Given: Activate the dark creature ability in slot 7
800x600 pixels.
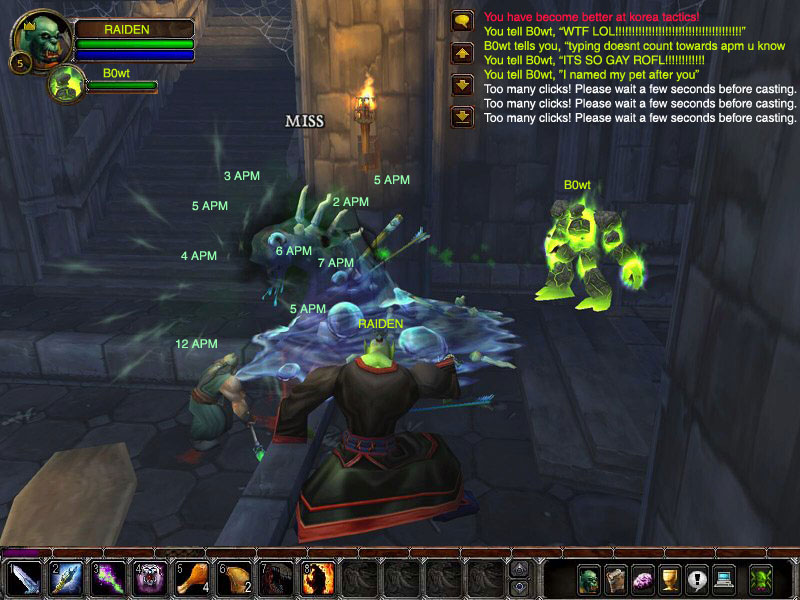Looking at the screenshot, I should [x=276, y=579].
